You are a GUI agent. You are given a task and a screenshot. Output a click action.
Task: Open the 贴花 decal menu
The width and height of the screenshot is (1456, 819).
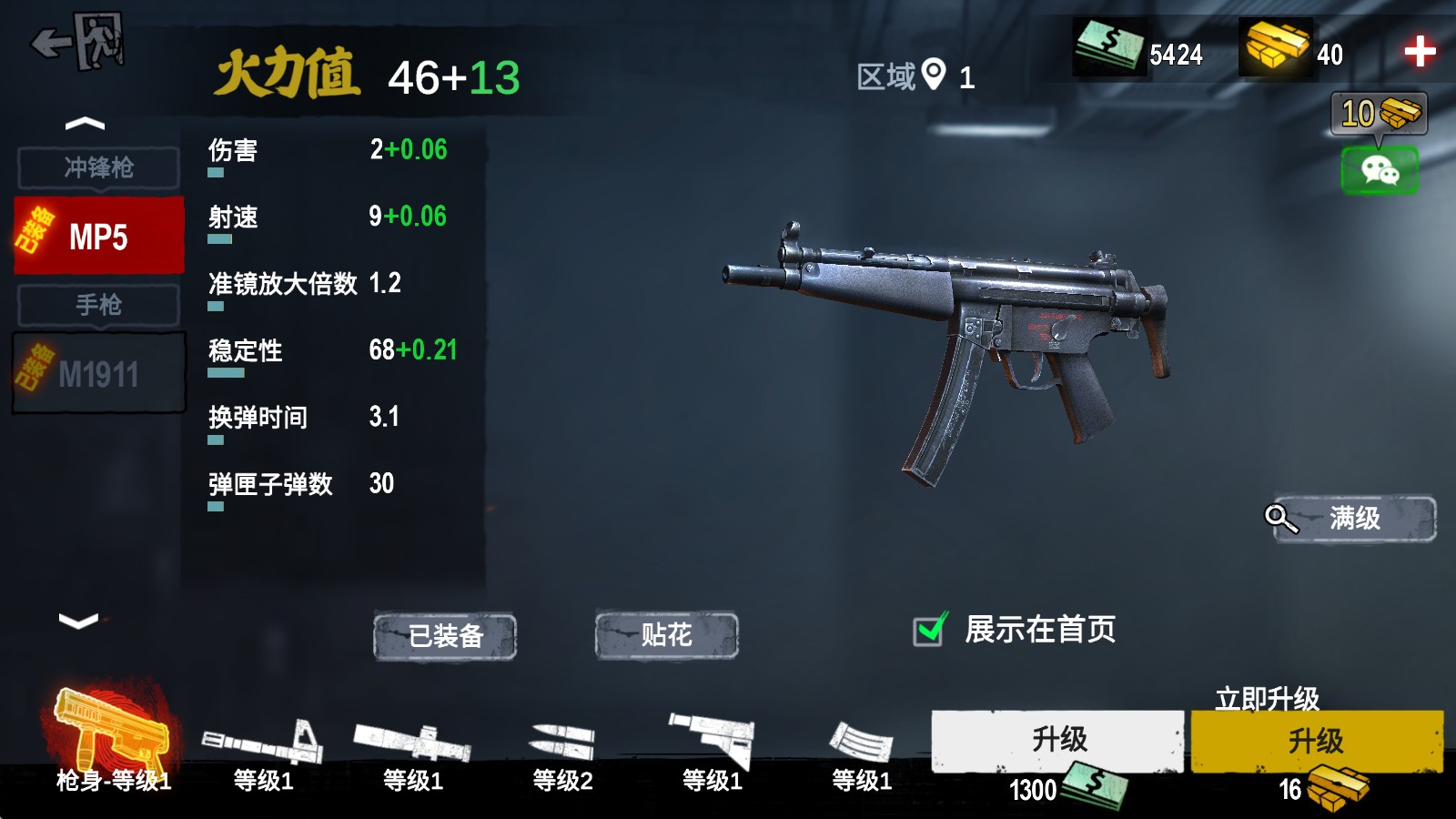[x=664, y=637]
